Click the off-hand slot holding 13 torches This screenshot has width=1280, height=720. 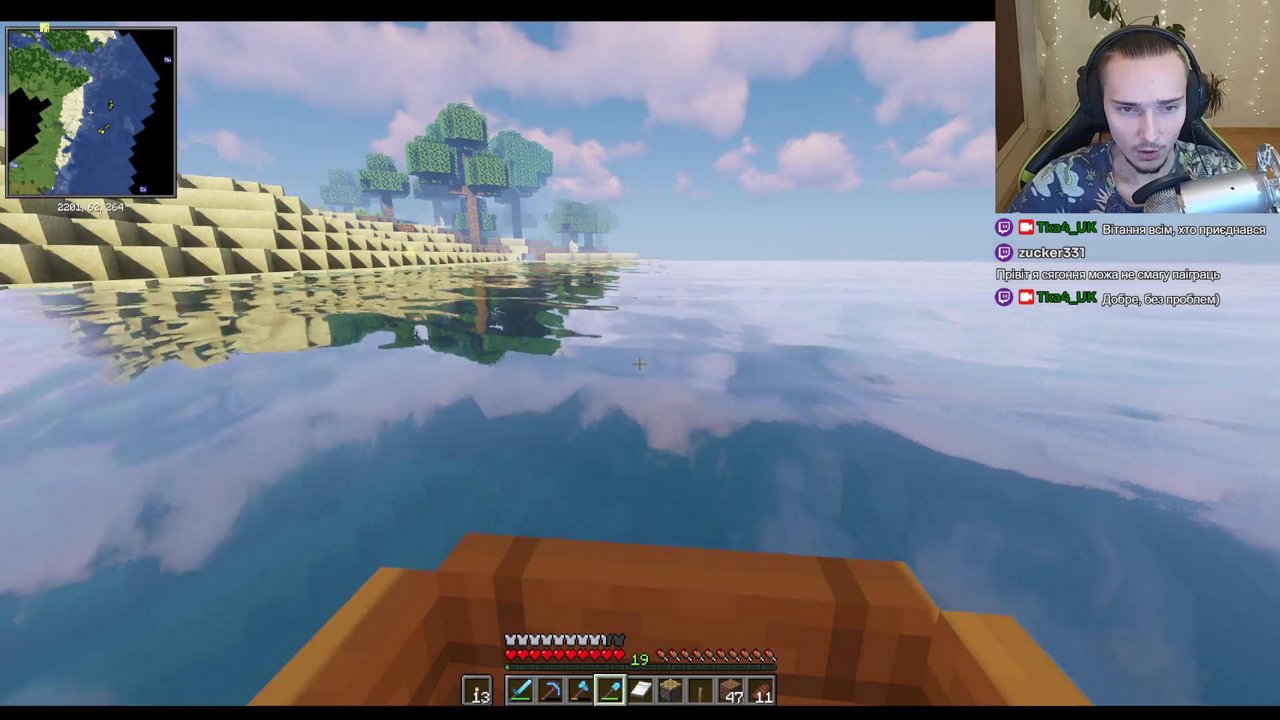tap(478, 690)
